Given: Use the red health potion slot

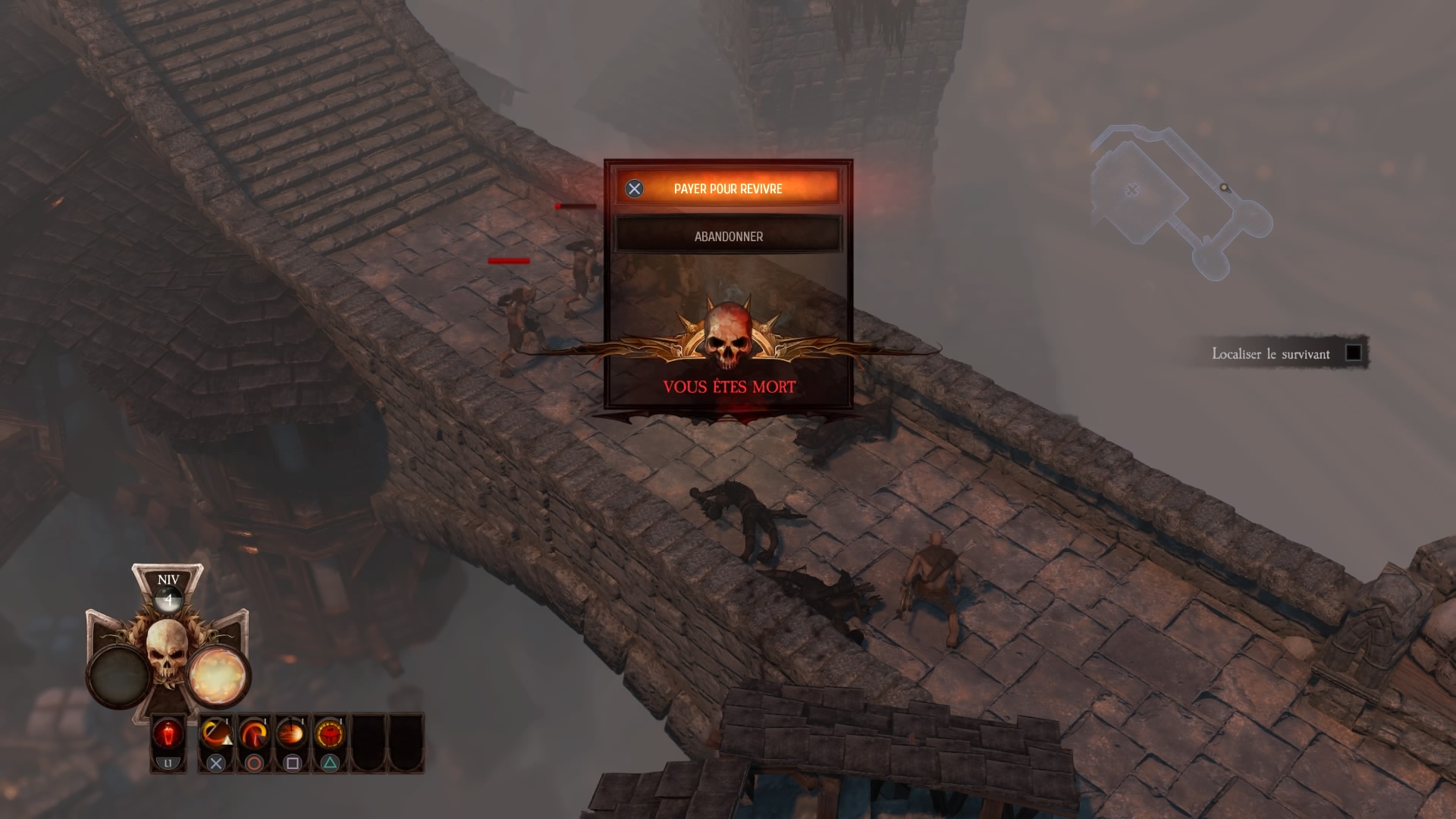Looking at the screenshot, I should (168, 735).
